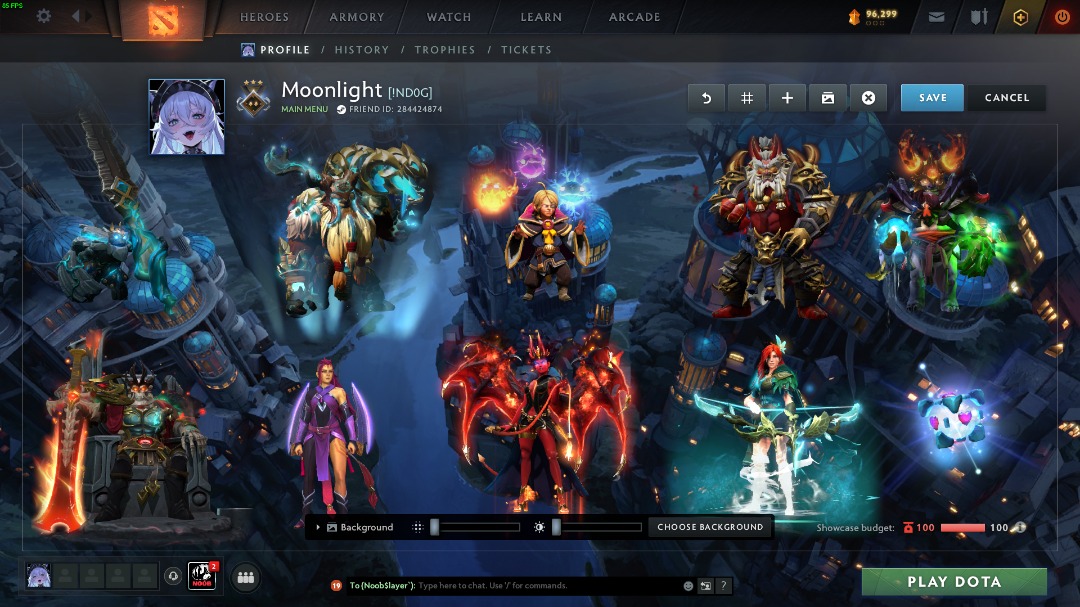Click the background brightness slider handle

pyautogui.click(x=556, y=527)
